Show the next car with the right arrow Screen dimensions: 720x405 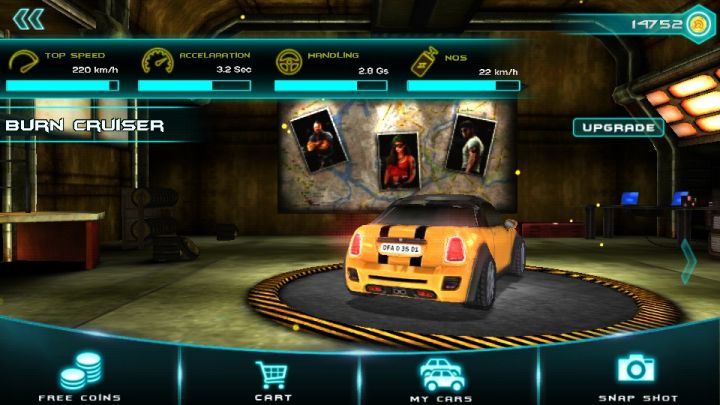[688, 262]
